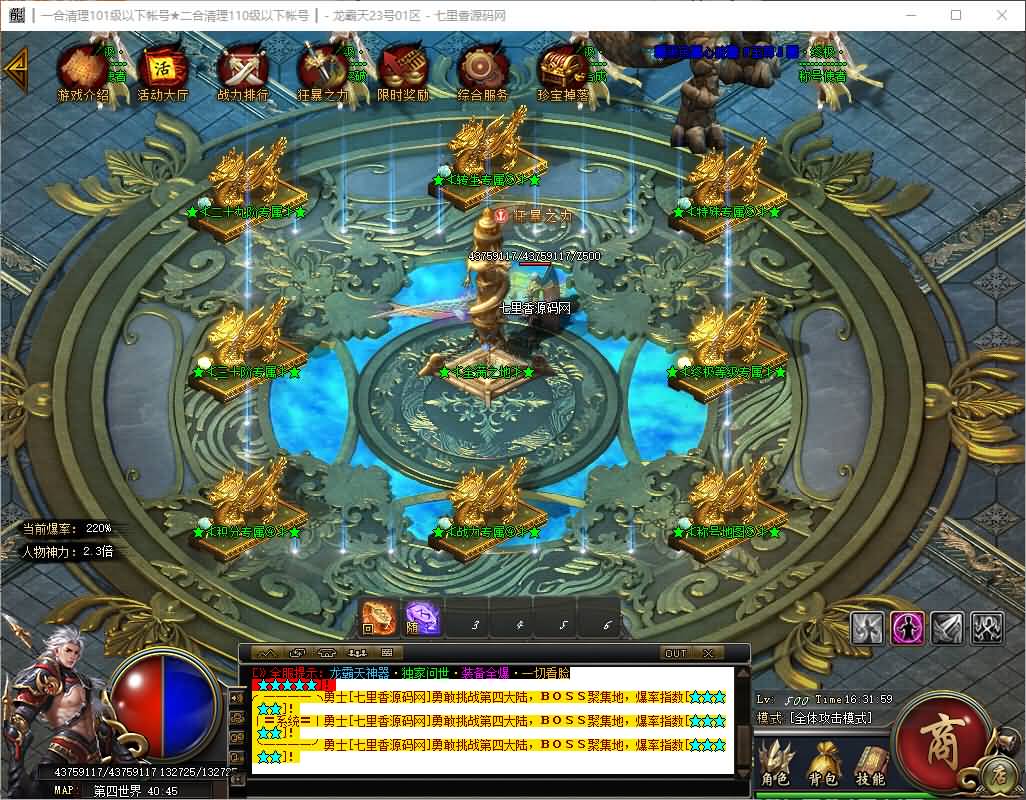
Task: Close the game window
Action: (x=1002, y=15)
